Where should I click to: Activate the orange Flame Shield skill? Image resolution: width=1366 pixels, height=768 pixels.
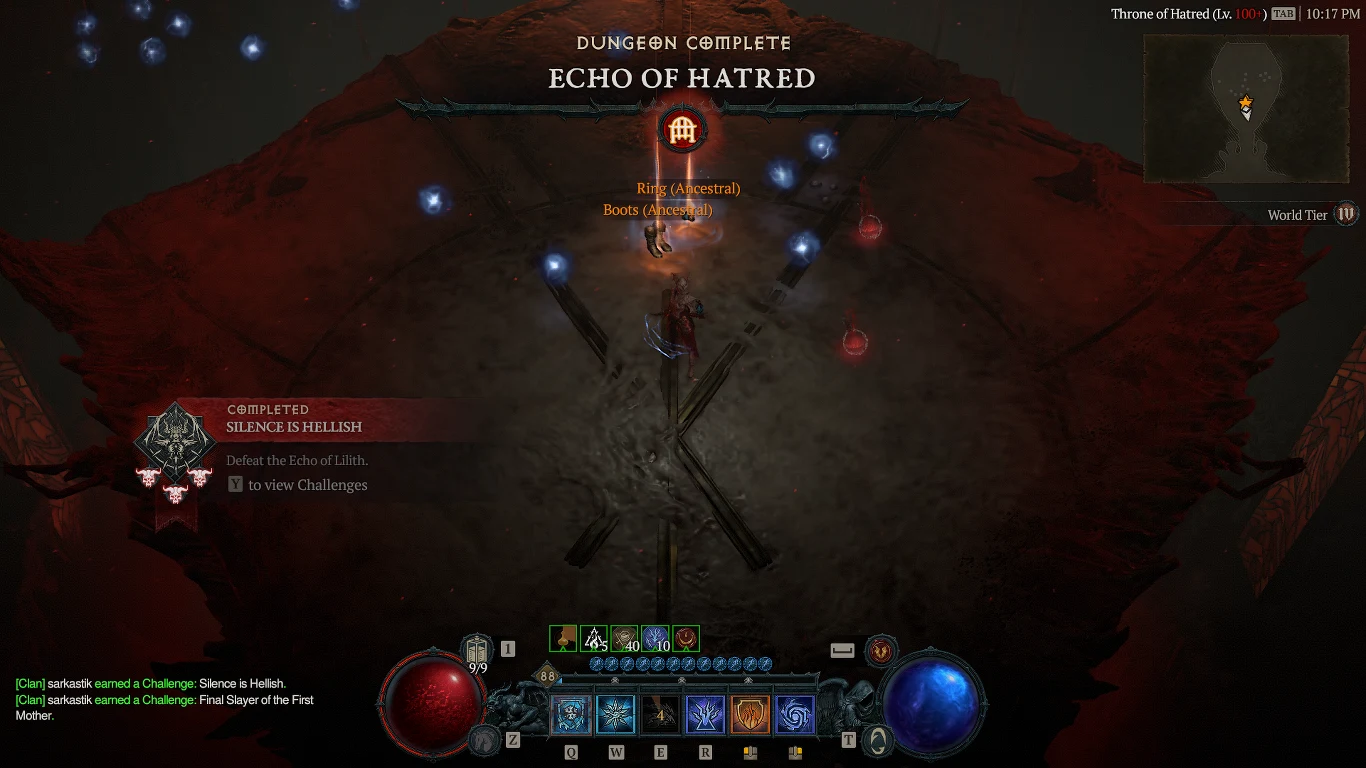click(750, 715)
